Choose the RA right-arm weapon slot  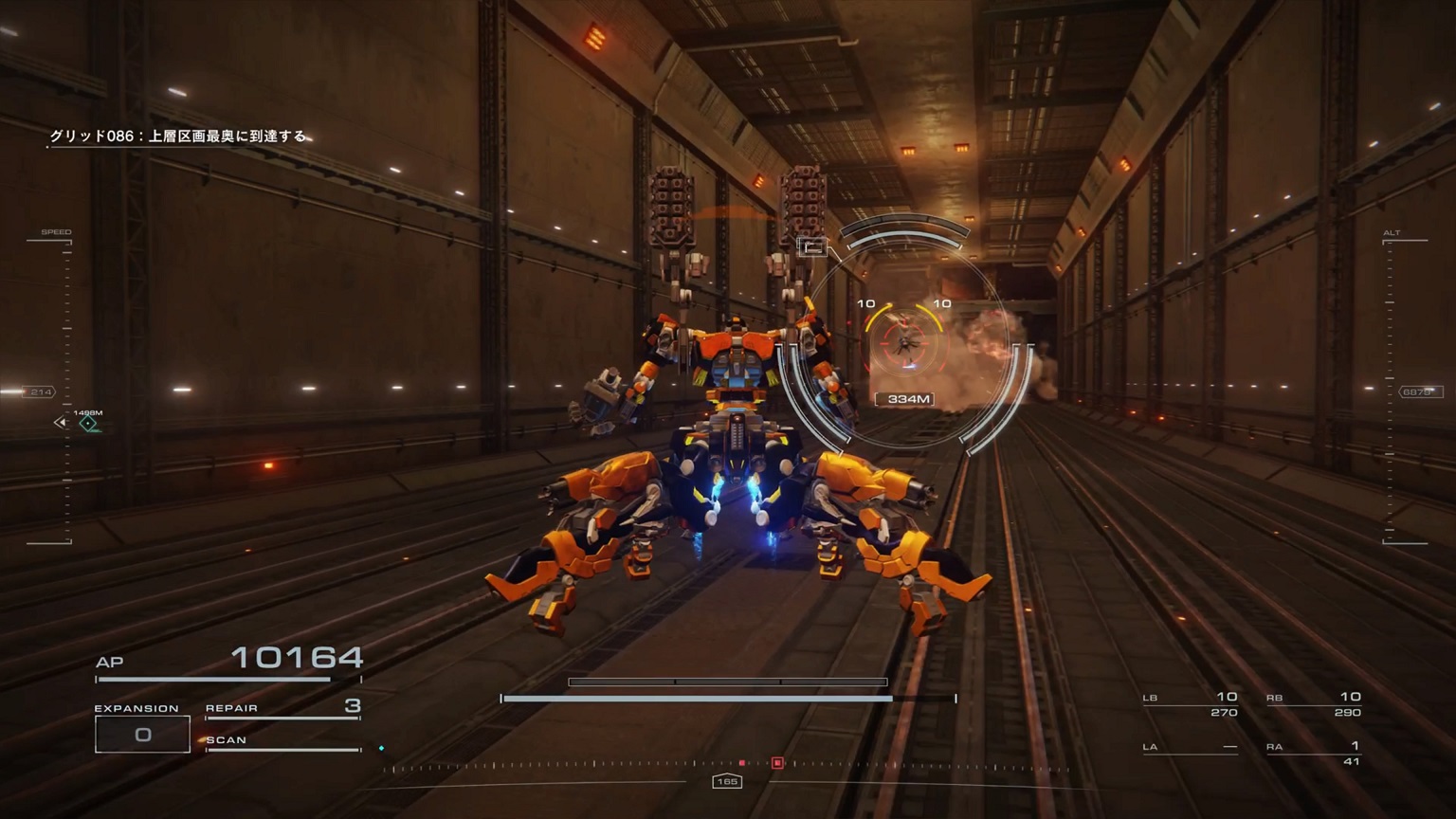(x=1313, y=752)
